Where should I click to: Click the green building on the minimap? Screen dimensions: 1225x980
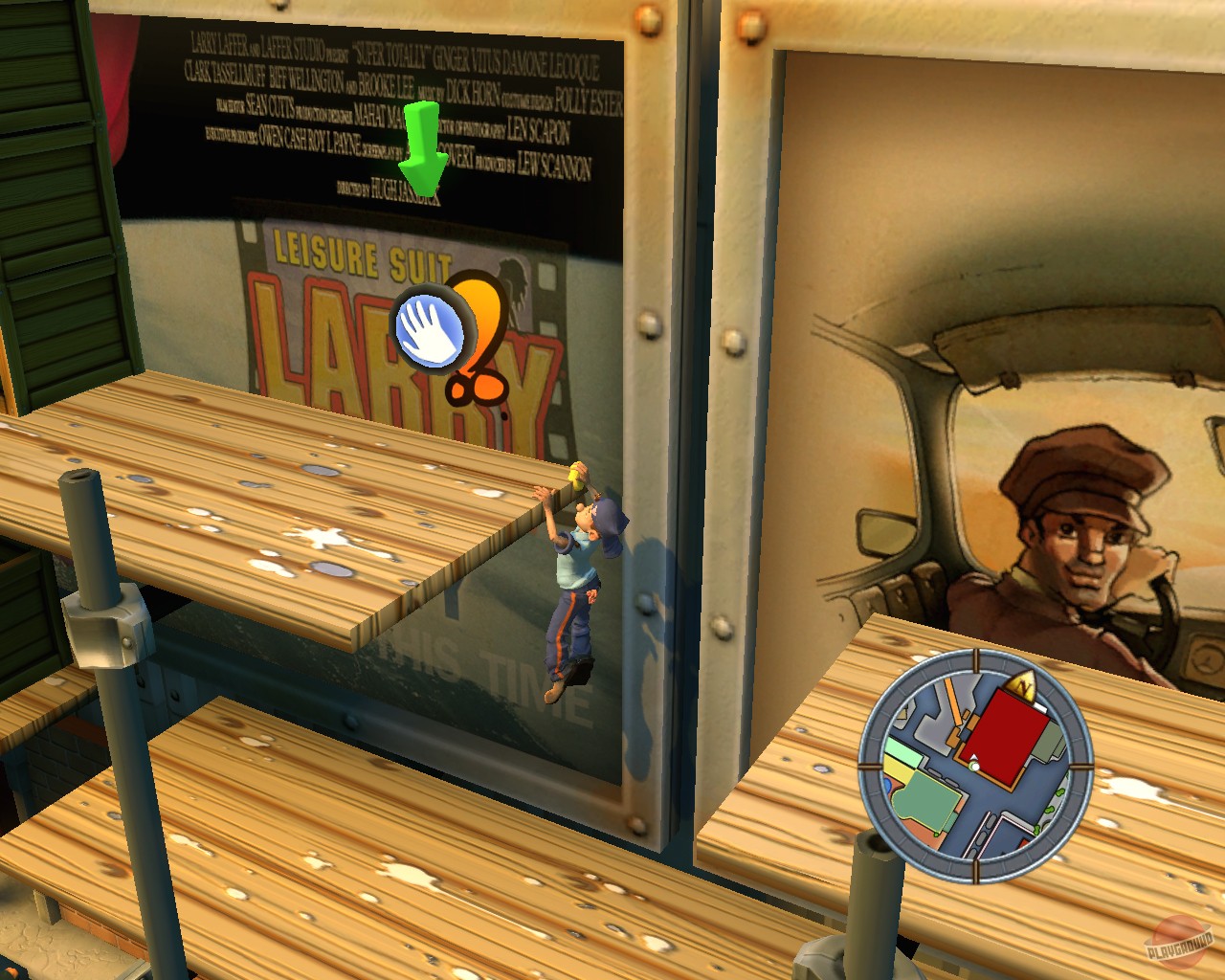point(925,800)
